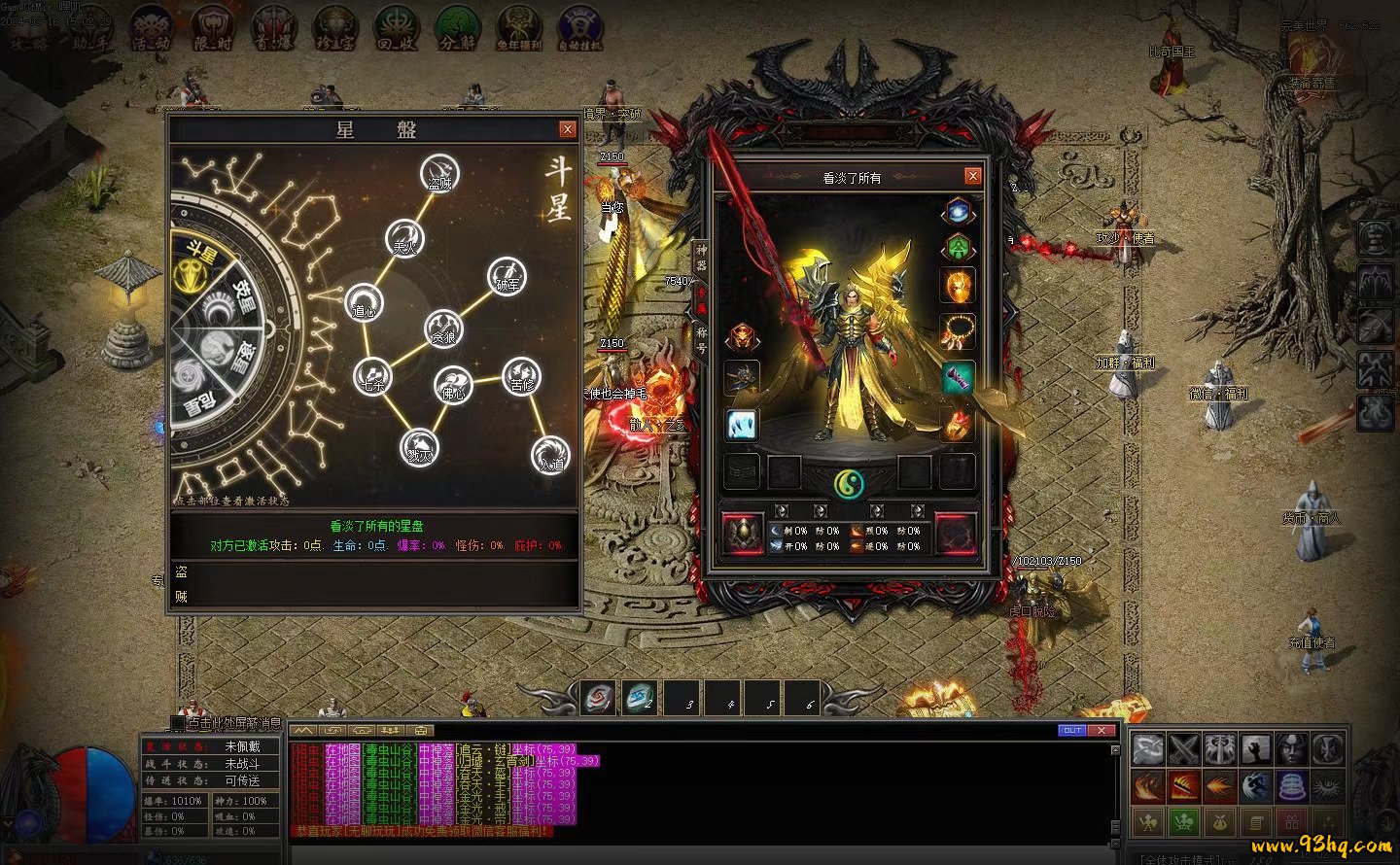Viewport: 1400px width, 865px height.
Task: Close the 星盤 star chart window
Action: 568,129
